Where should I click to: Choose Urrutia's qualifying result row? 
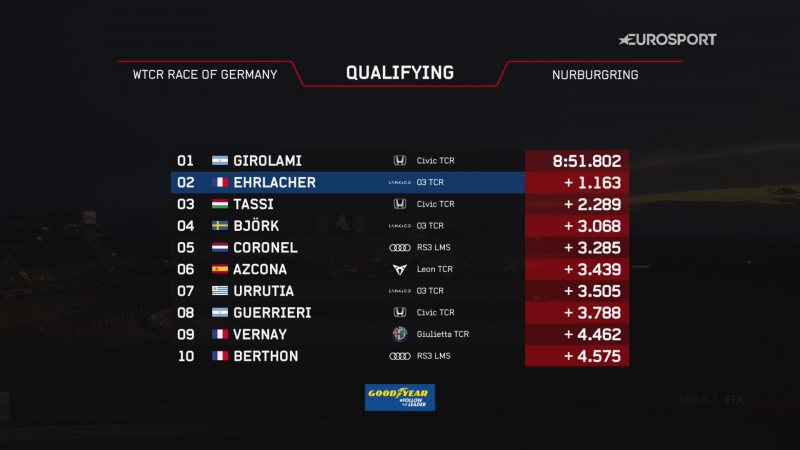coord(400,291)
